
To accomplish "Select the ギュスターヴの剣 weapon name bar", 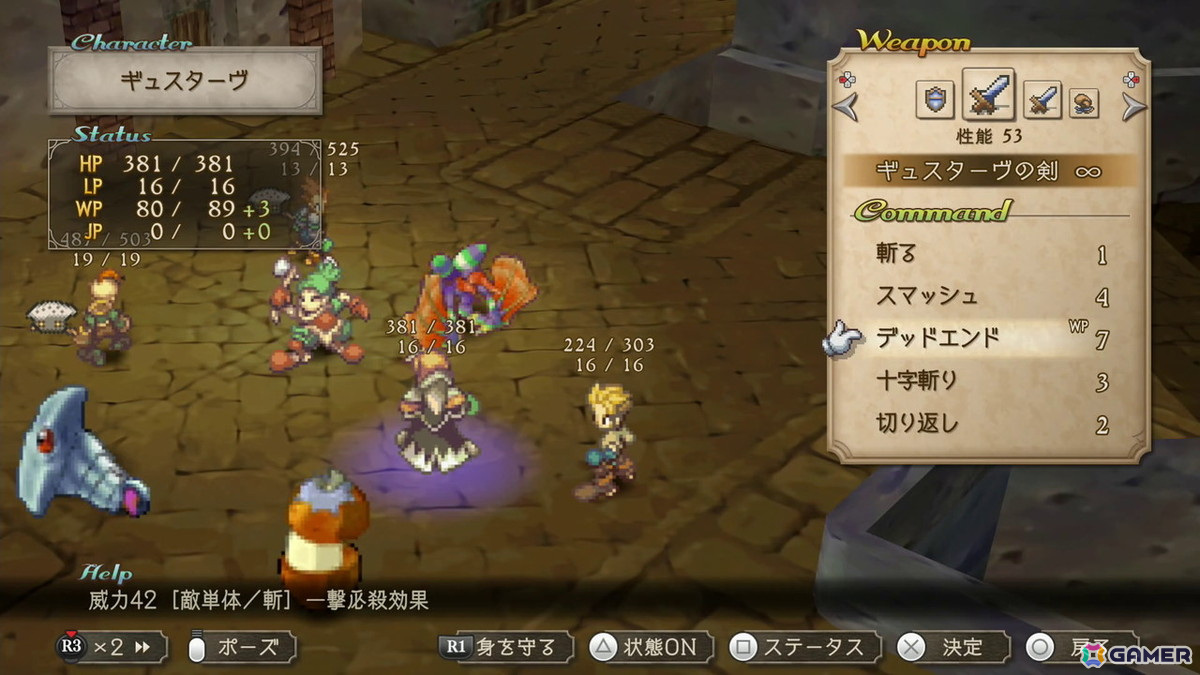I will [987, 171].
